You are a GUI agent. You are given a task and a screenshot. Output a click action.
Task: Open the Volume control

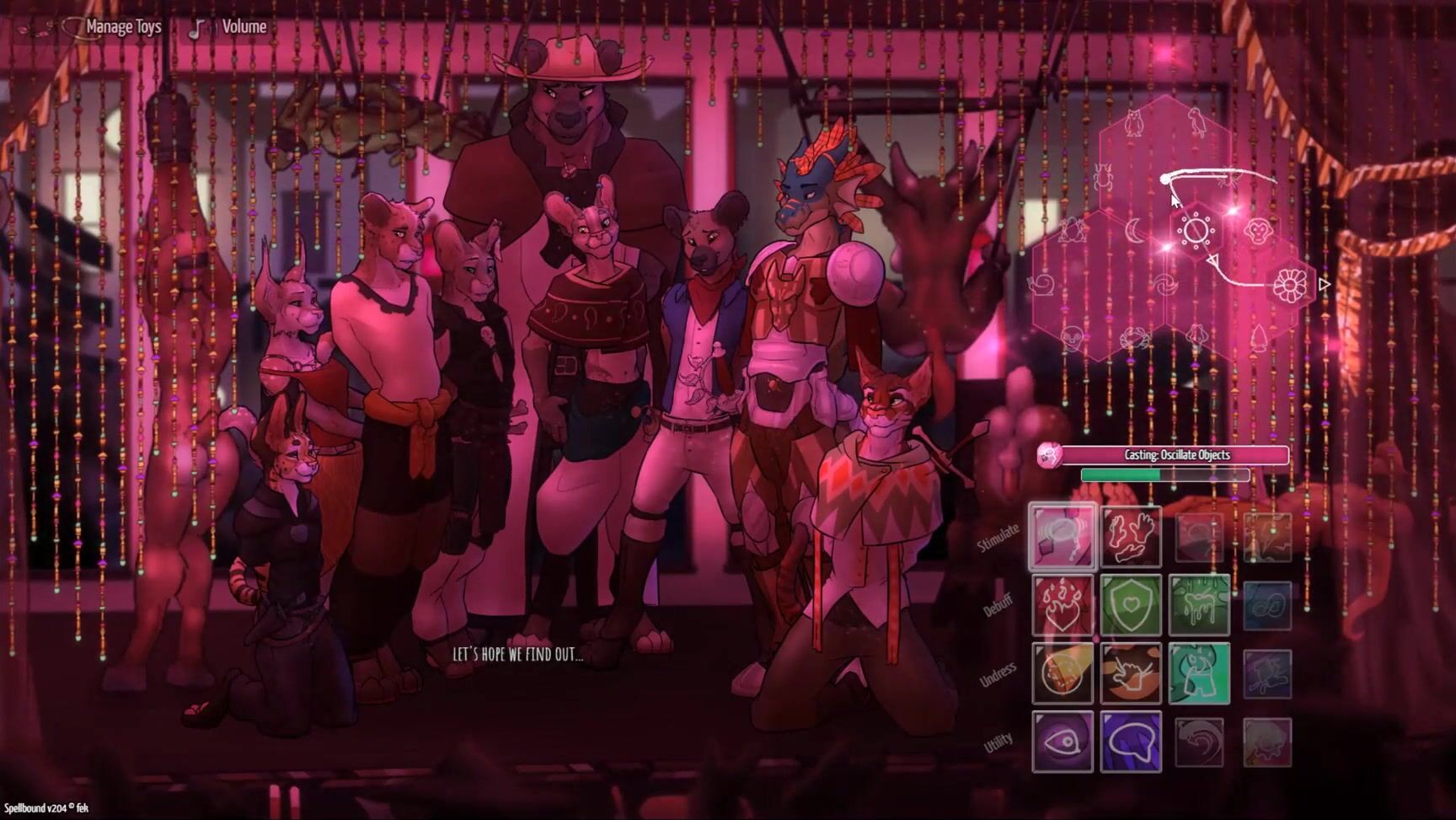243,27
